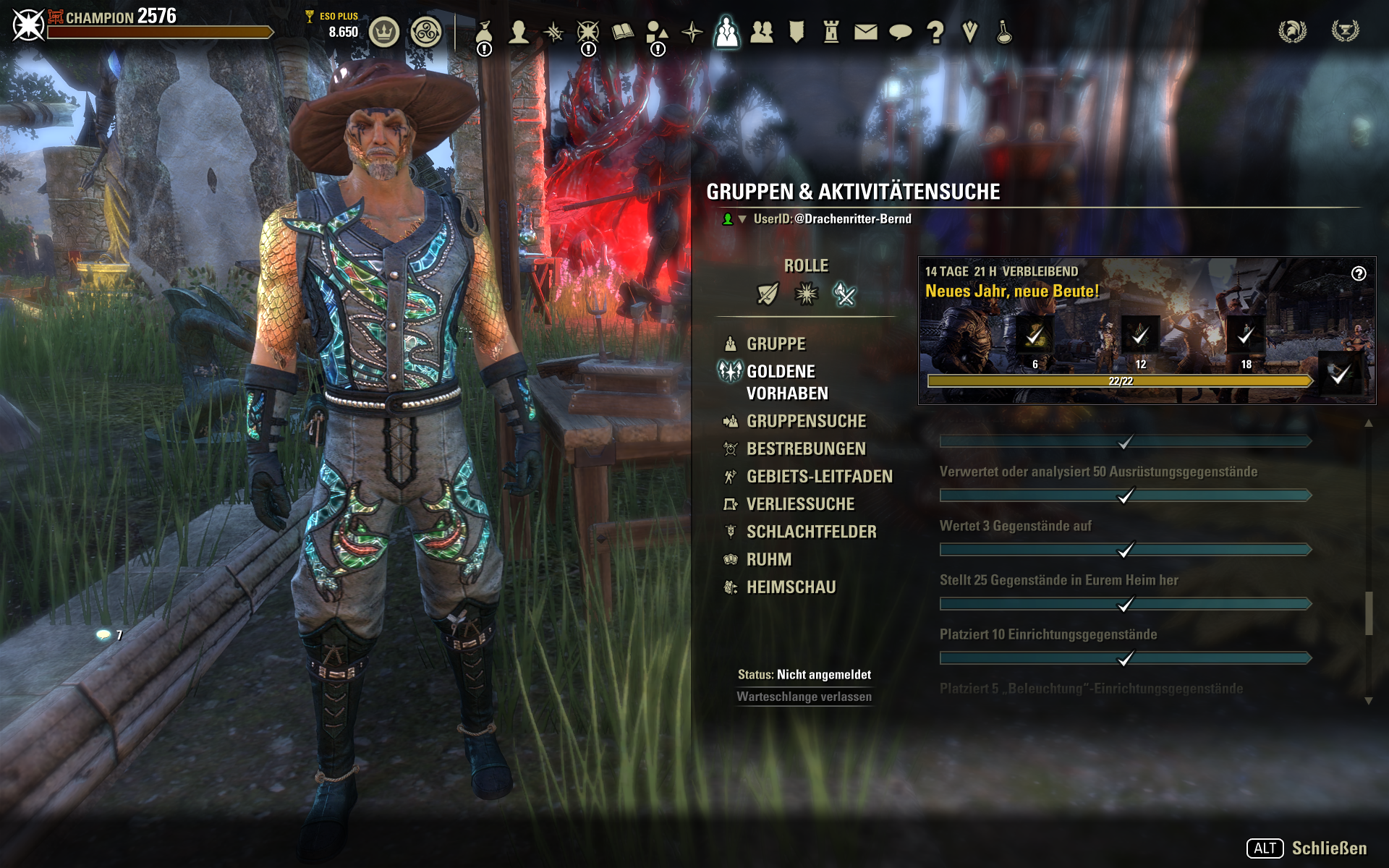
Task: Open the GEBIETS-LEITFADEN entry
Action: point(819,477)
